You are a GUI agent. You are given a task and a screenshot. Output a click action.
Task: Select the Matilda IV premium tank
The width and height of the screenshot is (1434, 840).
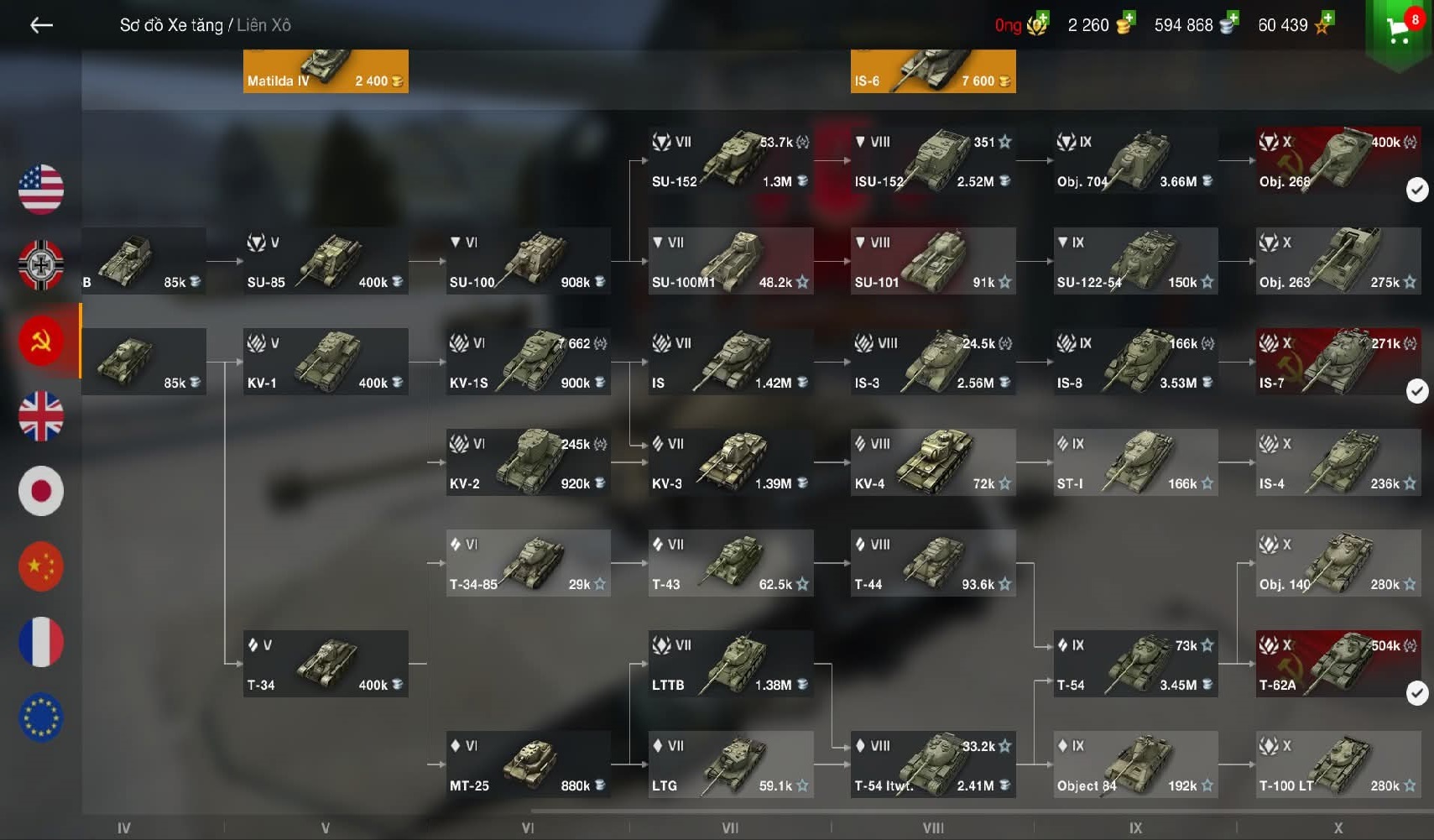[x=326, y=70]
